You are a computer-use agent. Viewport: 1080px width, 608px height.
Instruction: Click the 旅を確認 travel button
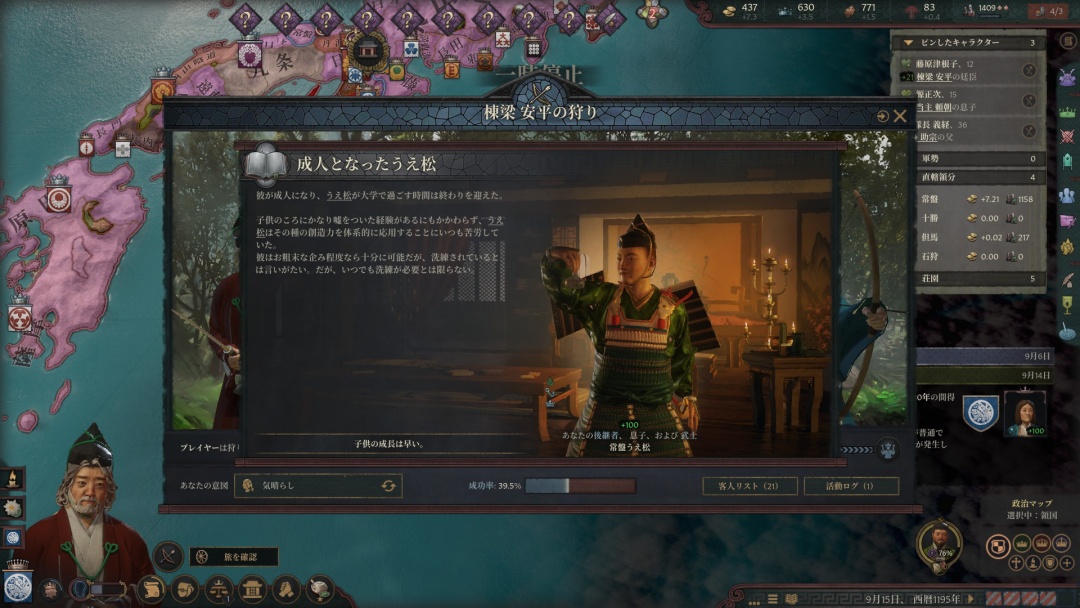234,557
